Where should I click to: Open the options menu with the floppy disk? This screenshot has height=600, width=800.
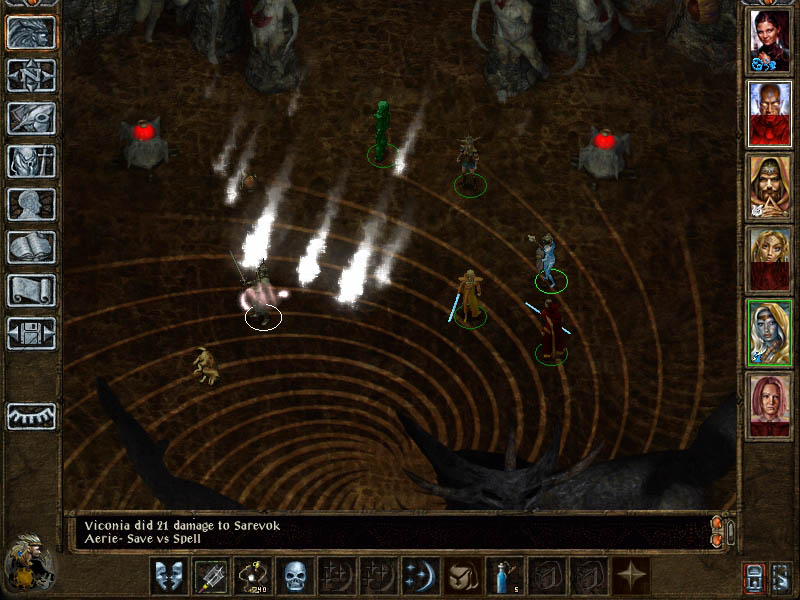(x=31, y=333)
